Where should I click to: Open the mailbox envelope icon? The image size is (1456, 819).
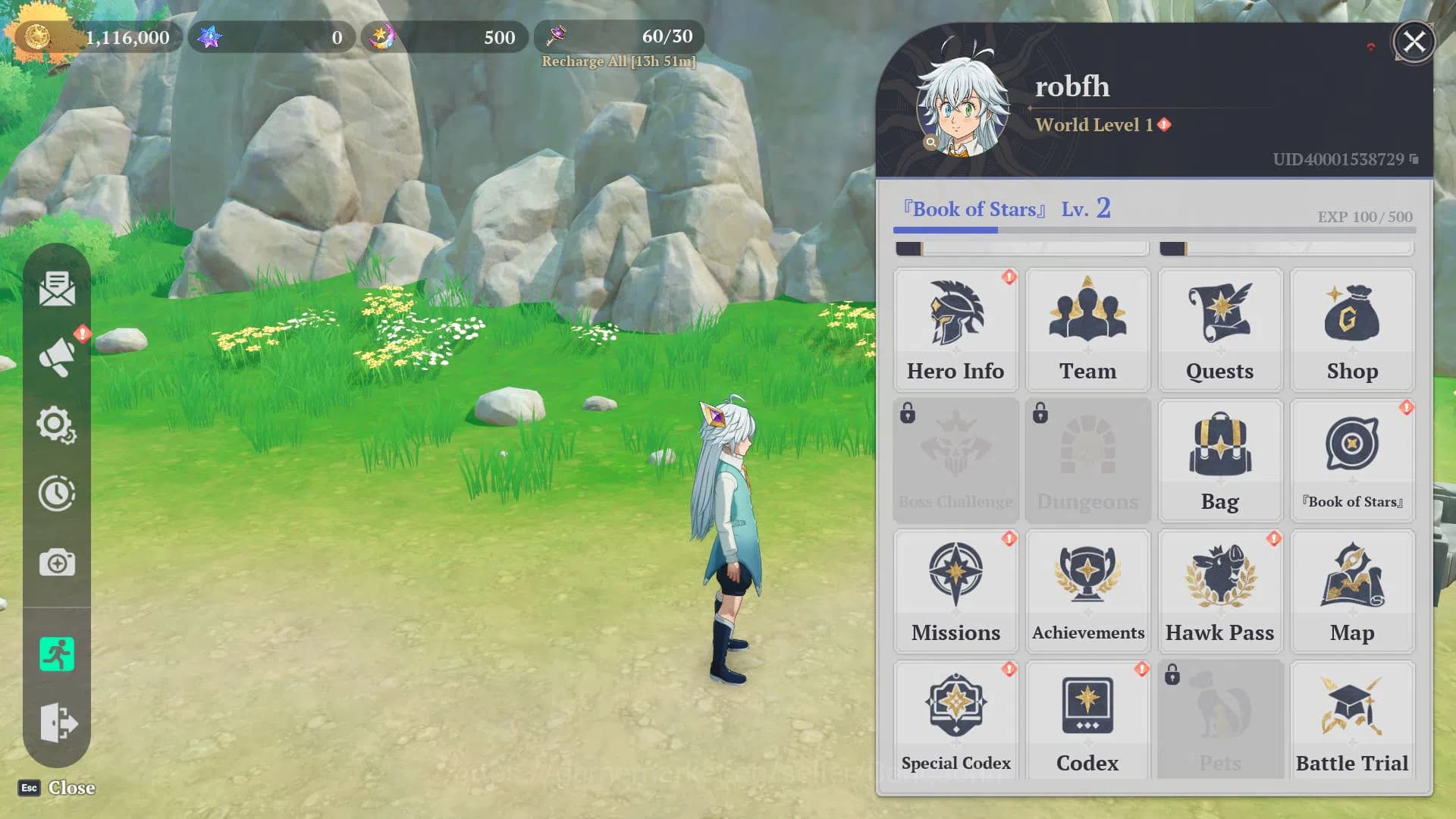coord(57,289)
